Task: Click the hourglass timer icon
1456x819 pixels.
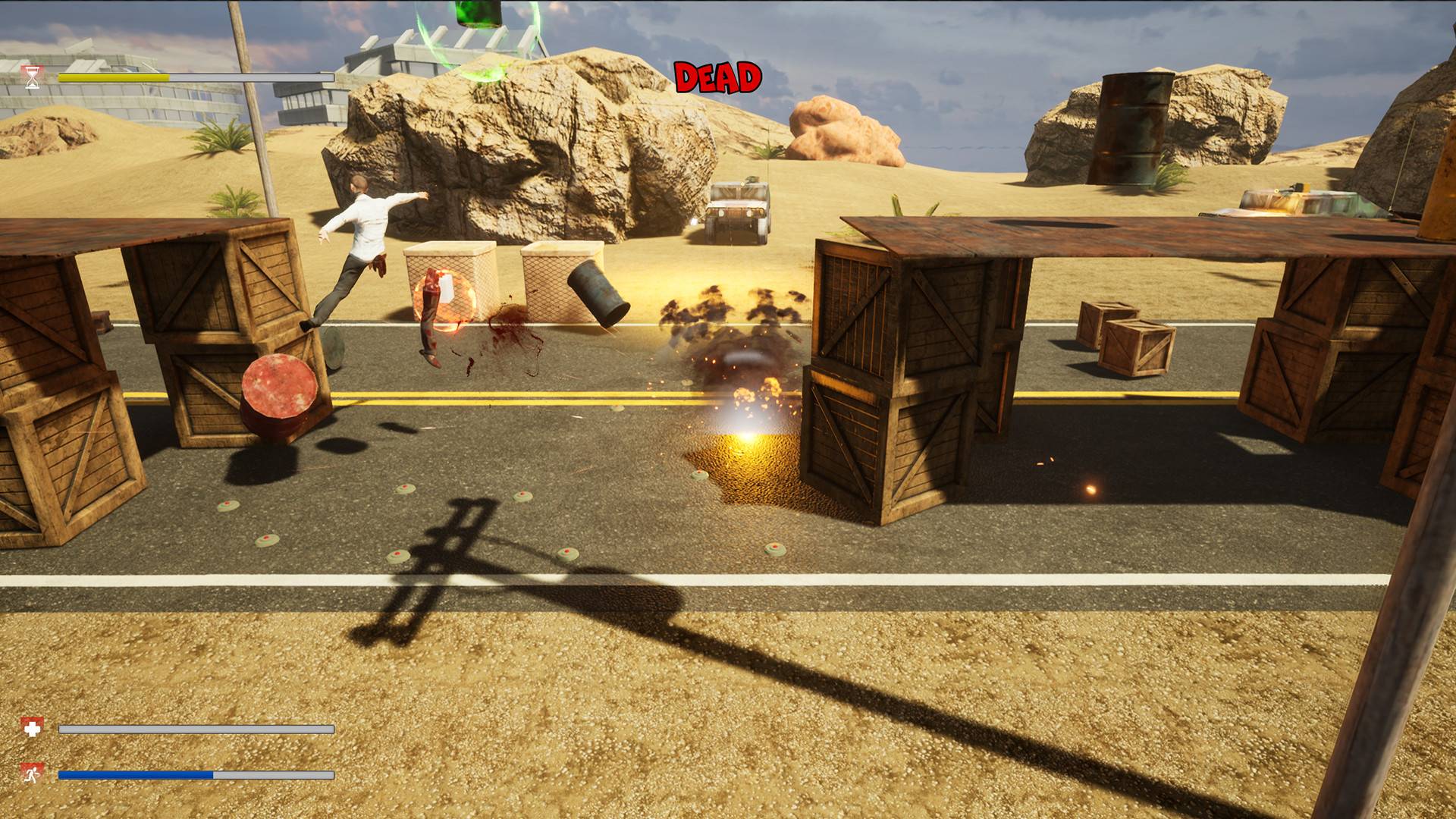Action: pos(32,77)
